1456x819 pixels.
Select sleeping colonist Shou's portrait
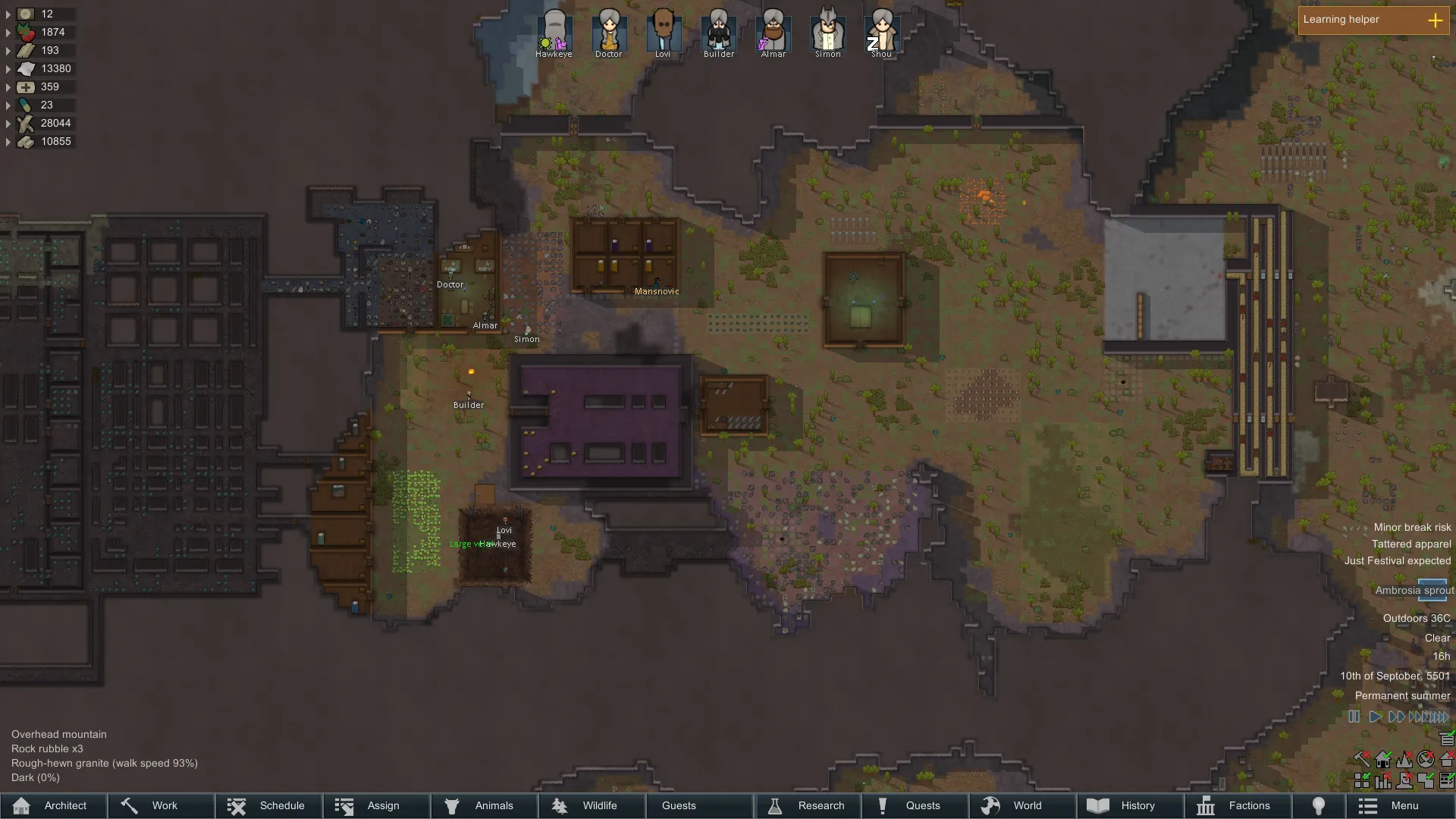882,32
